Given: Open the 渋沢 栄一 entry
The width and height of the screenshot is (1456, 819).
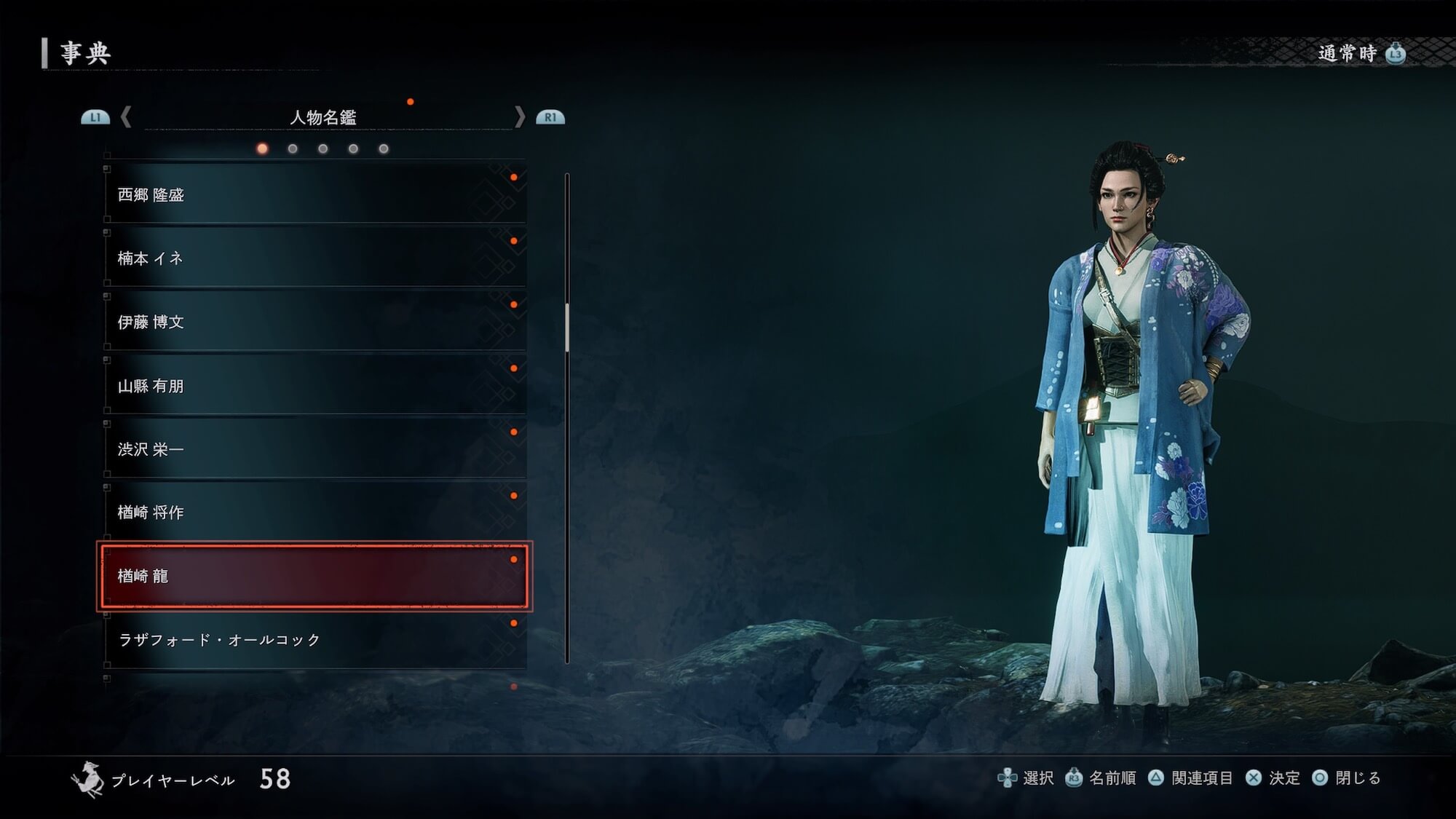Looking at the screenshot, I should (x=314, y=449).
